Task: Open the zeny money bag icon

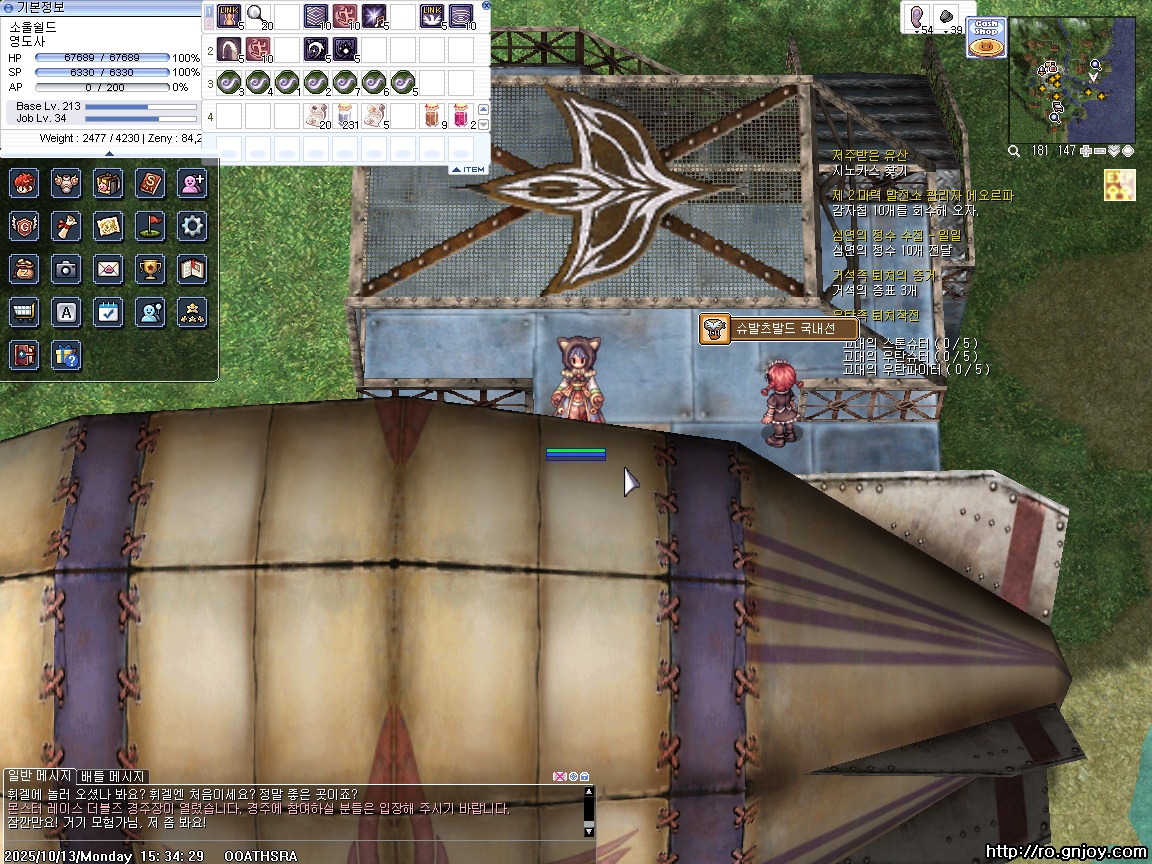Action: tap(24, 268)
